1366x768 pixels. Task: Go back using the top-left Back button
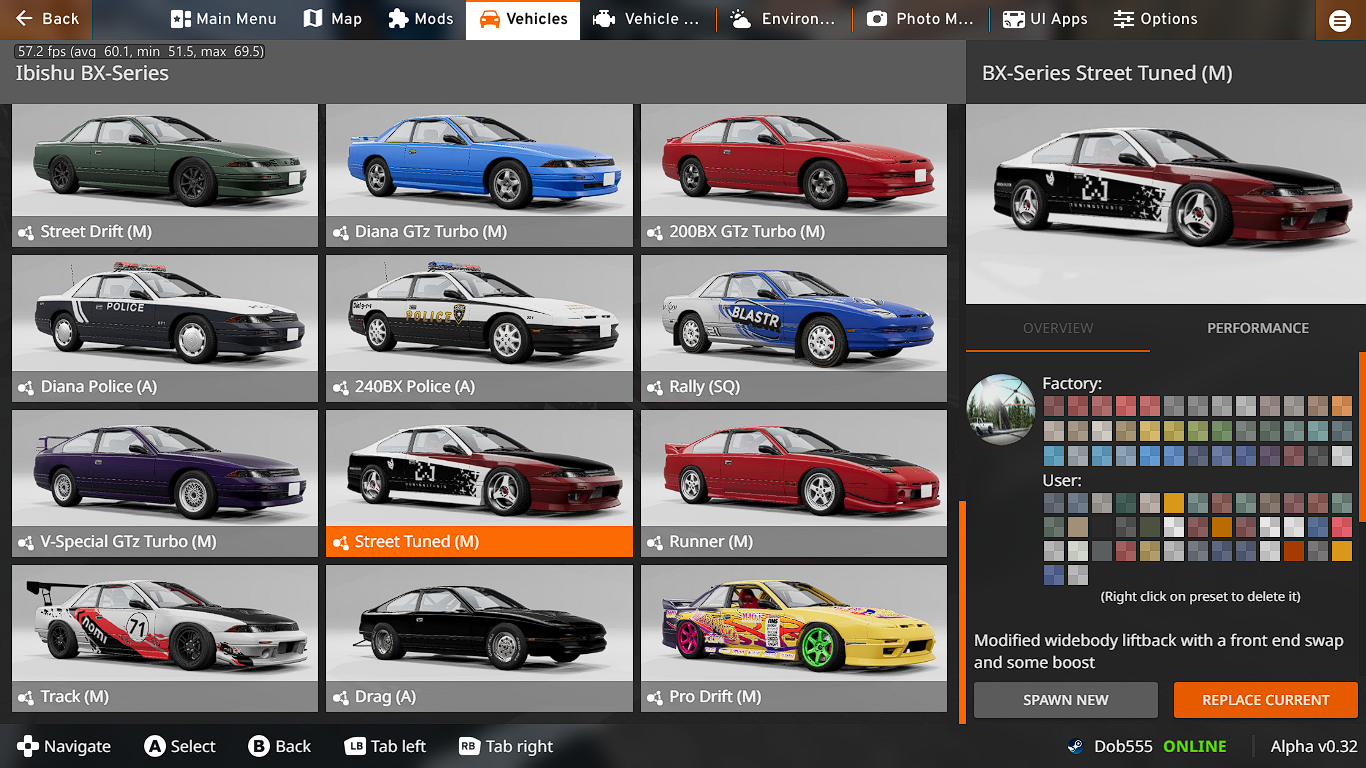[x=47, y=19]
